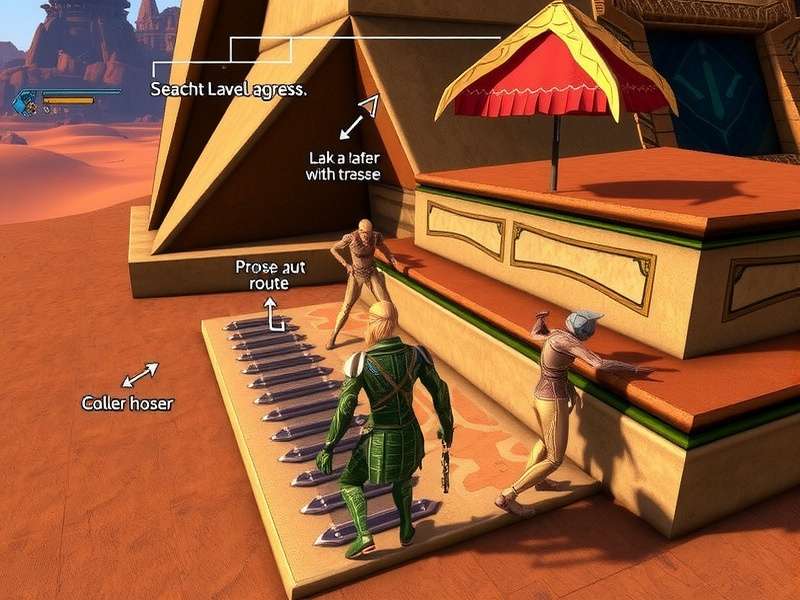The height and width of the screenshot is (600, 800).
Task: Select the "Seacht Lavel agress." objective label
Action: click(228, 89)
